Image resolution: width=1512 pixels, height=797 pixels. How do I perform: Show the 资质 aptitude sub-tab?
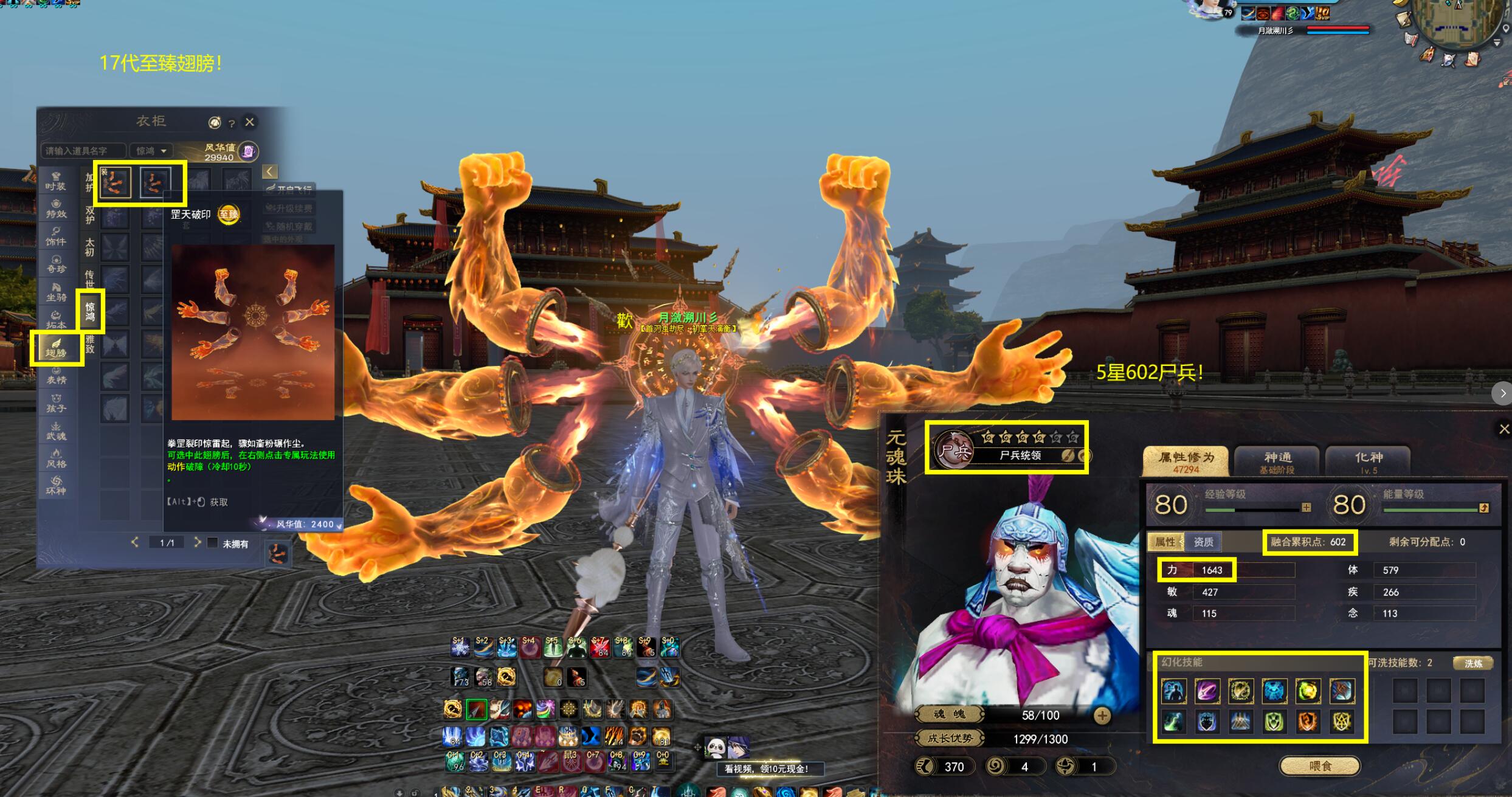coord(1203,542)
